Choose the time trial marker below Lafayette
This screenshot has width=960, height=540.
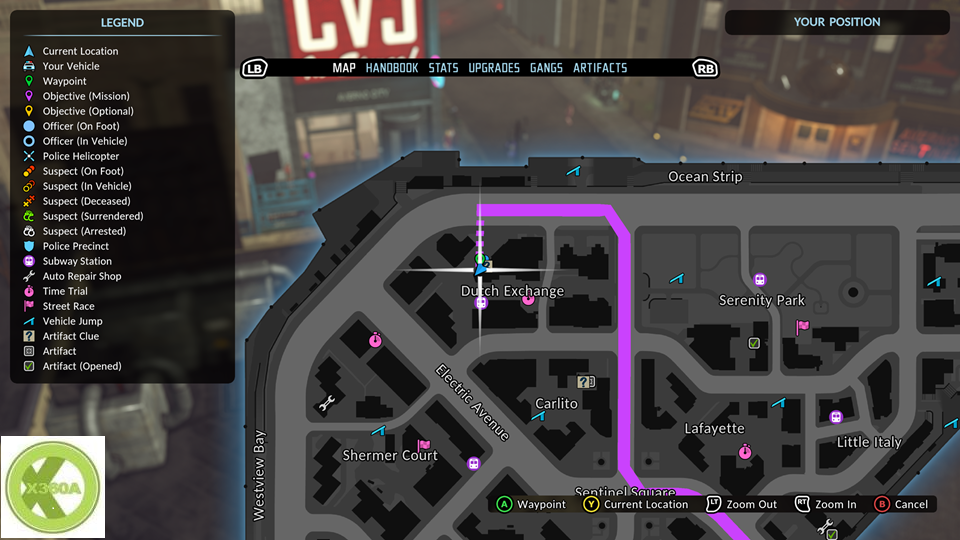click(745, 452)
